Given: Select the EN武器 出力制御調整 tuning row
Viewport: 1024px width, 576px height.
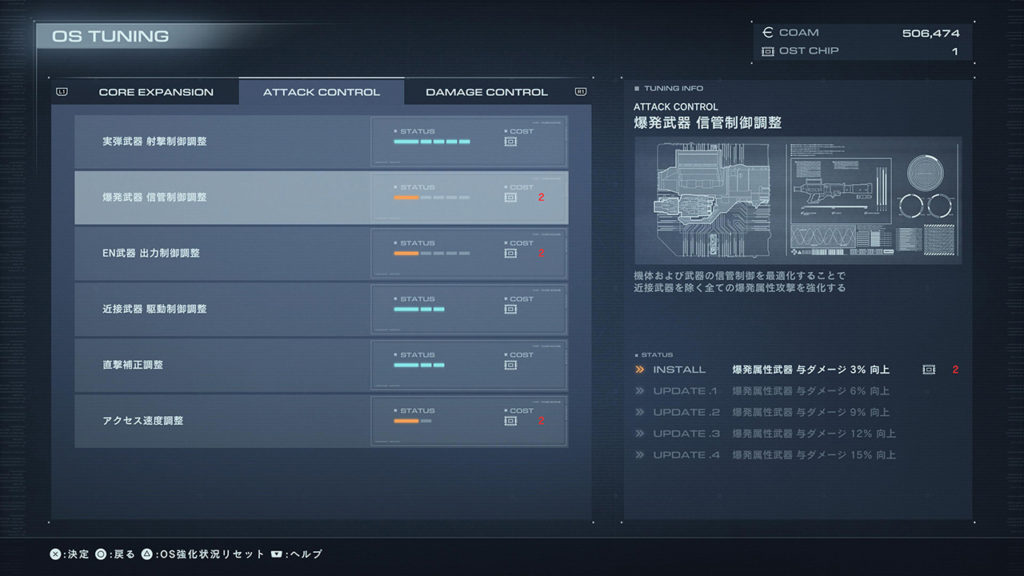Looking at the screenshot, I should coord(321,253).
